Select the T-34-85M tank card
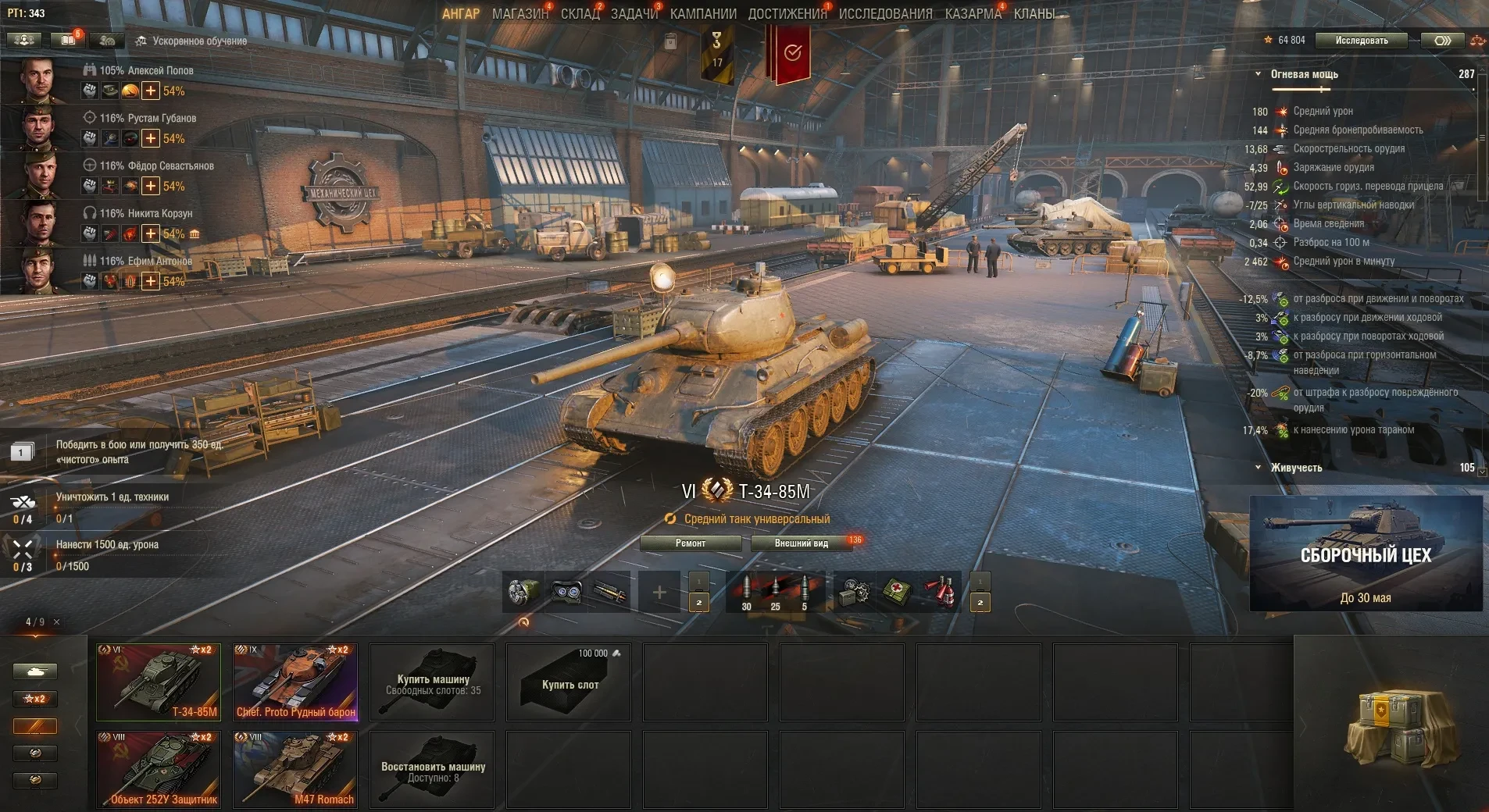 [159, 682]
